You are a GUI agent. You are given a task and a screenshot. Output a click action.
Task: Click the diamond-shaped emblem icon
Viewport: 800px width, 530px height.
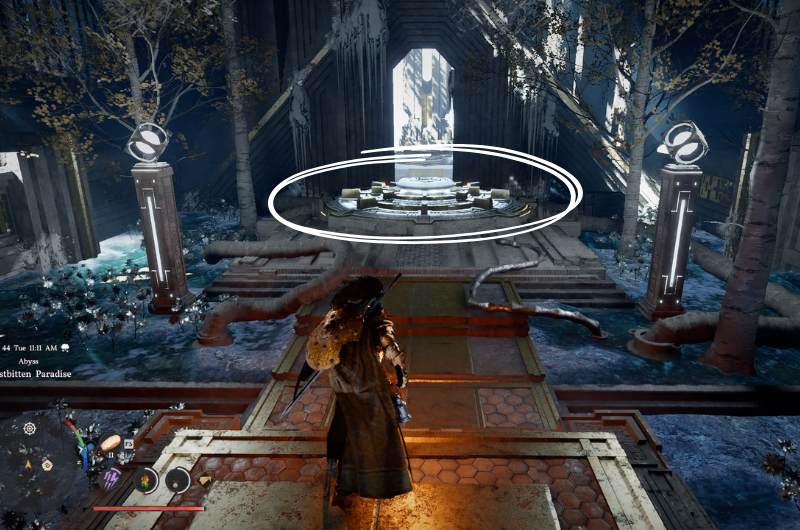[x=205, y=480]
